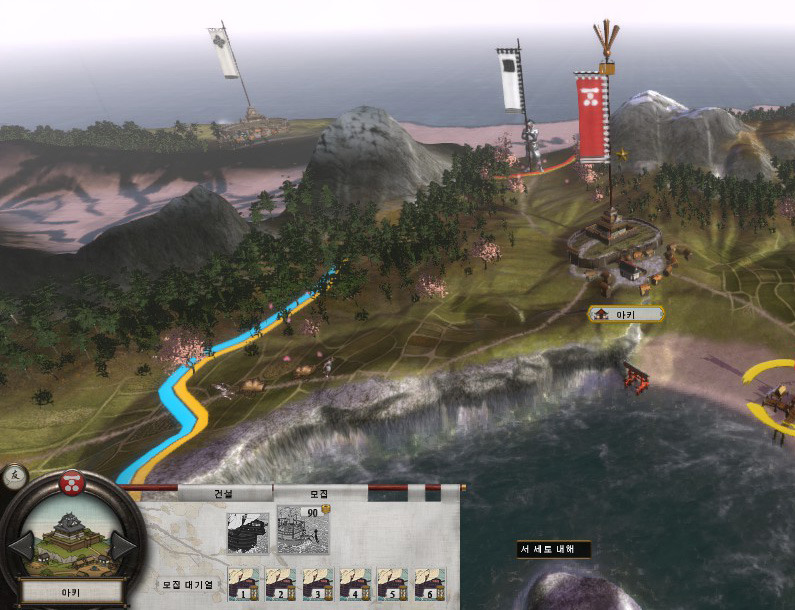The height and width of the screenshot is (610, 795).
Task: Select the ship card costing 90
Action: pos(298,530)
